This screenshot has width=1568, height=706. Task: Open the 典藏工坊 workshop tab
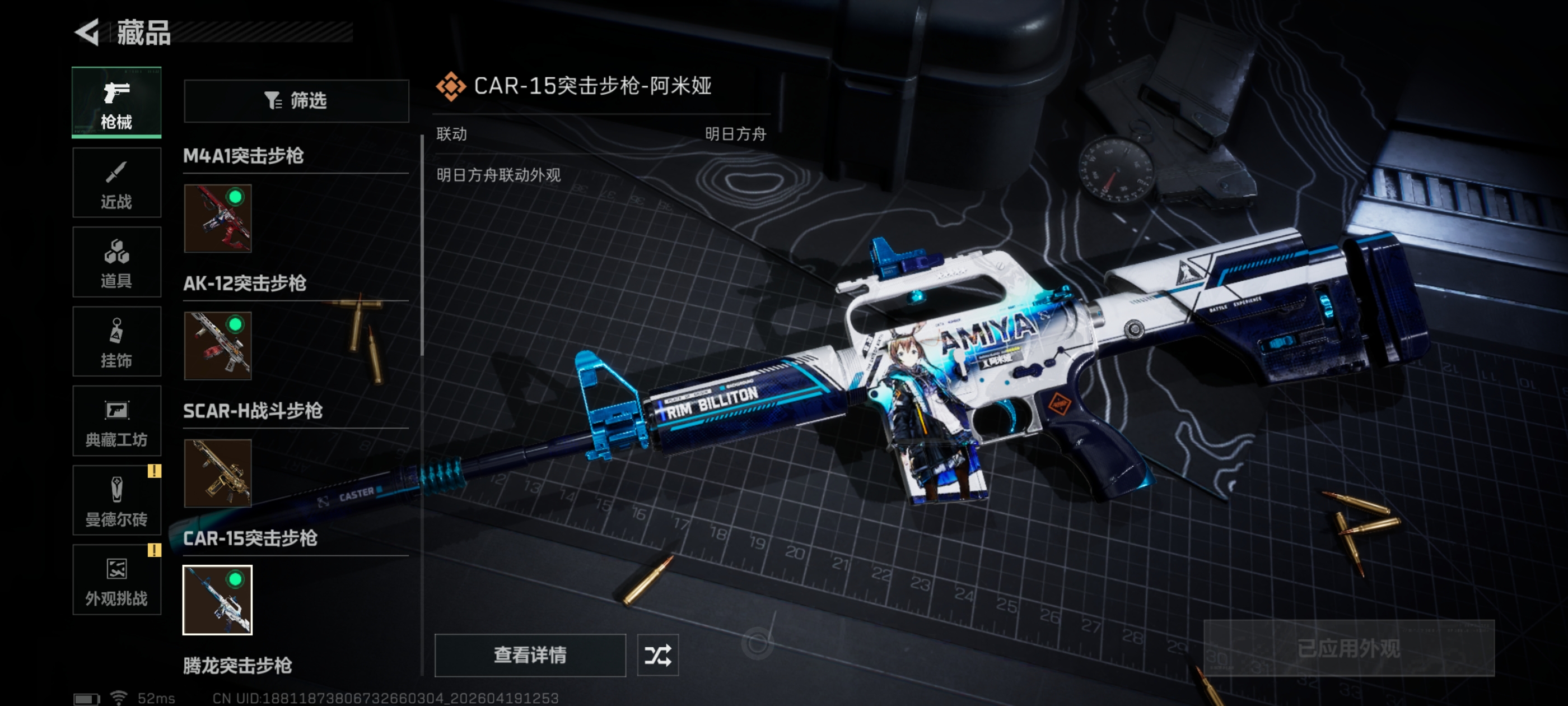pos(116,421)
